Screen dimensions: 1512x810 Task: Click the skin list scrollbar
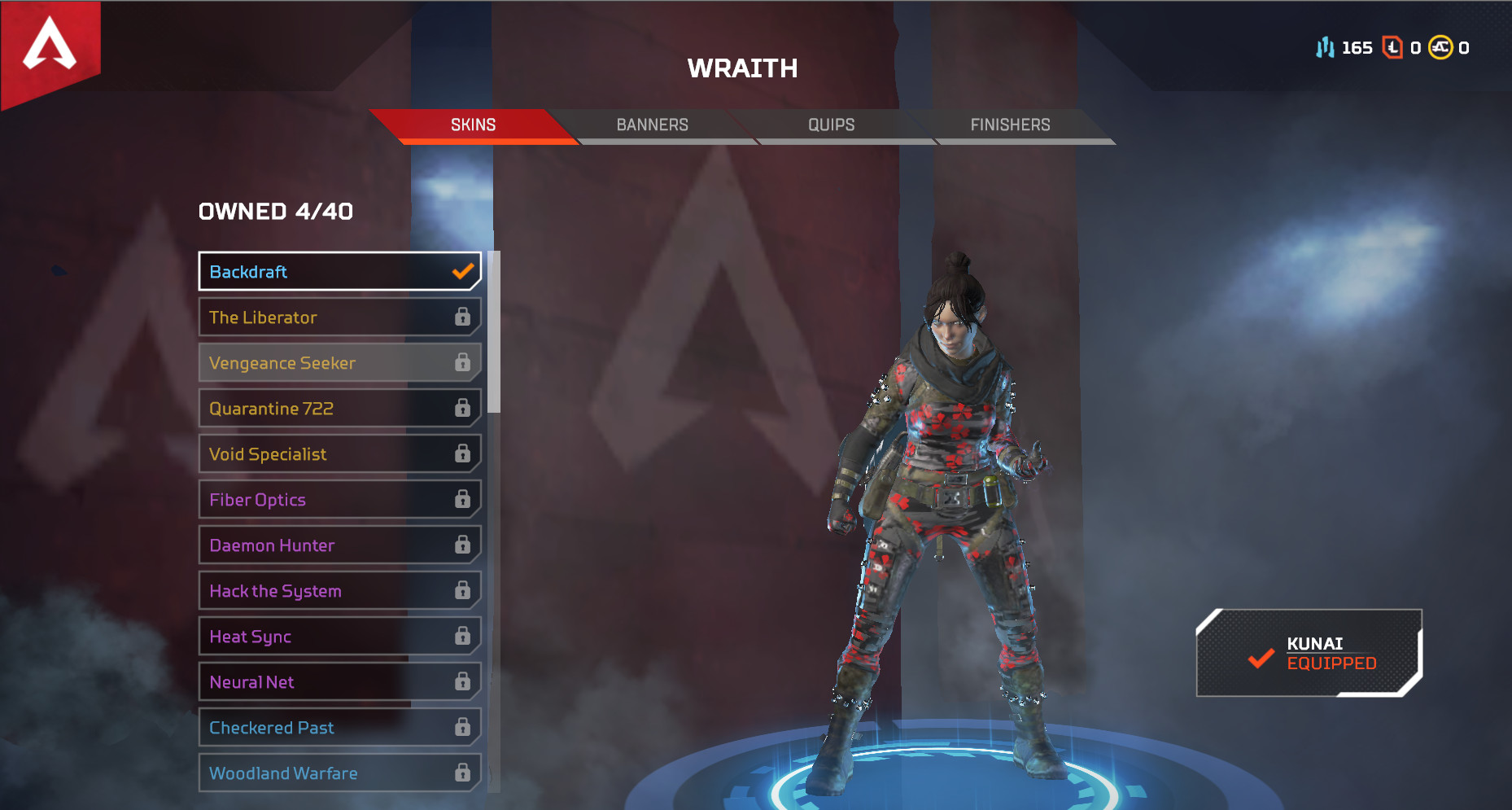pyautogui.click(x=494, y=334)
